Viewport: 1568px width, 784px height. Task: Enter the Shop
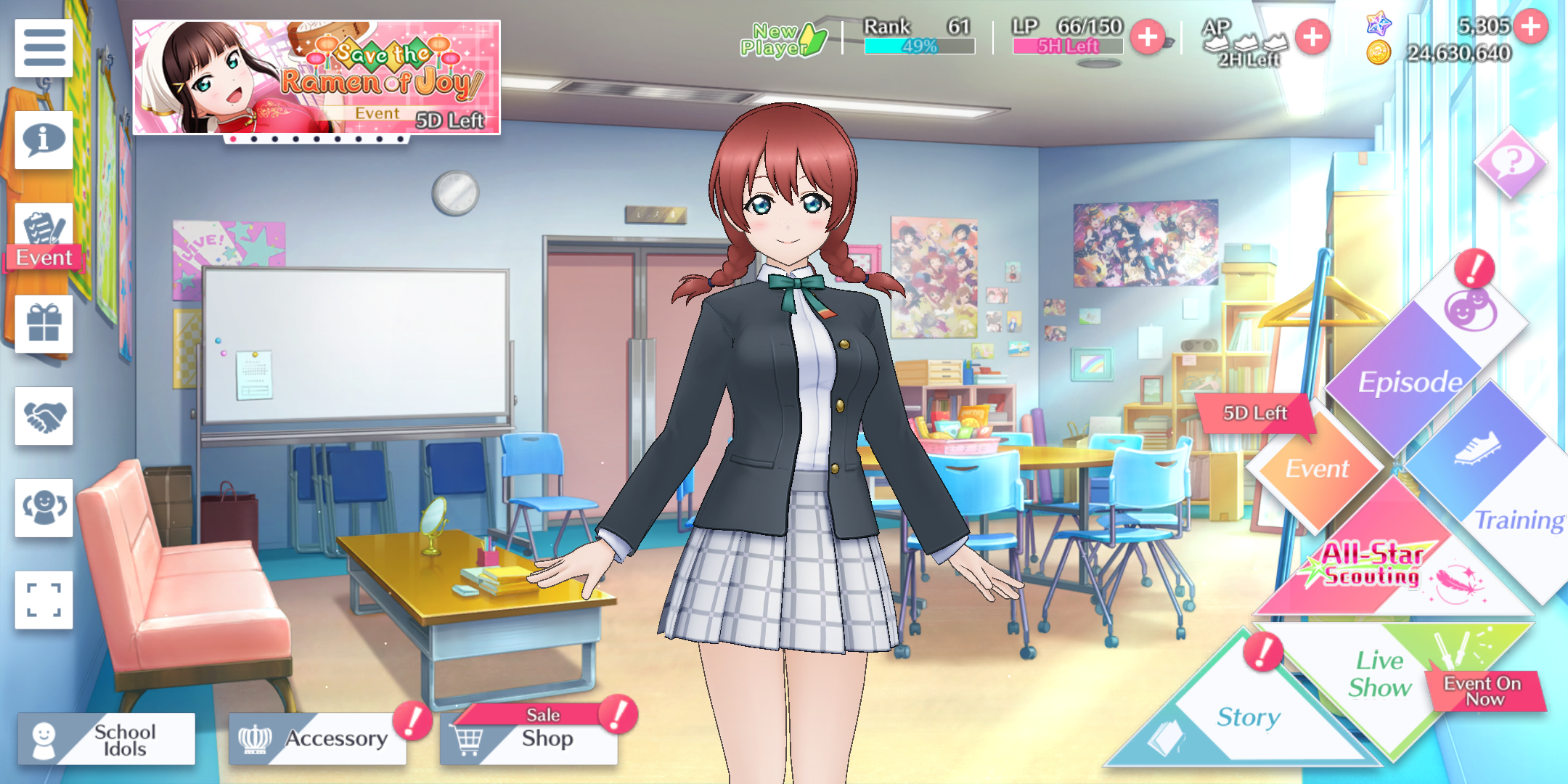(528, 739)
